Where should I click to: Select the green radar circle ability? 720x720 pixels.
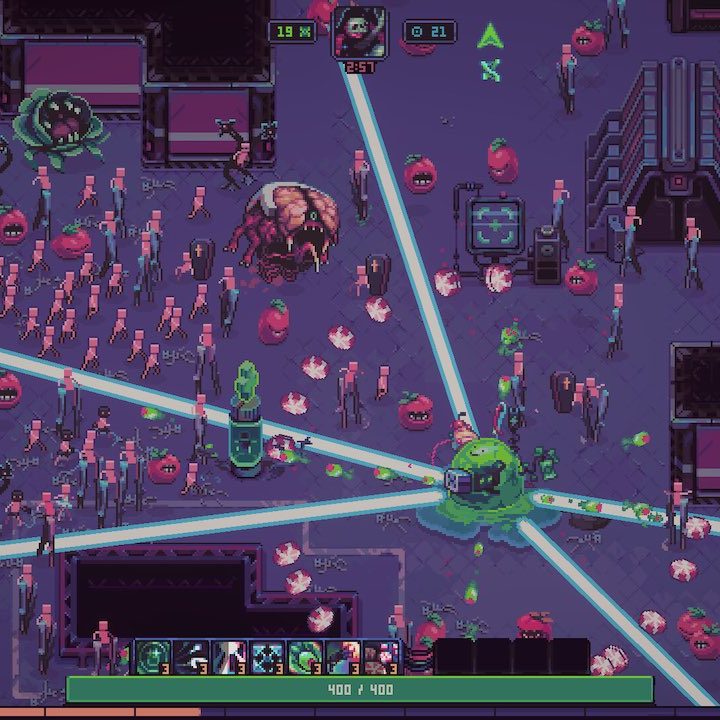point(153,657)
